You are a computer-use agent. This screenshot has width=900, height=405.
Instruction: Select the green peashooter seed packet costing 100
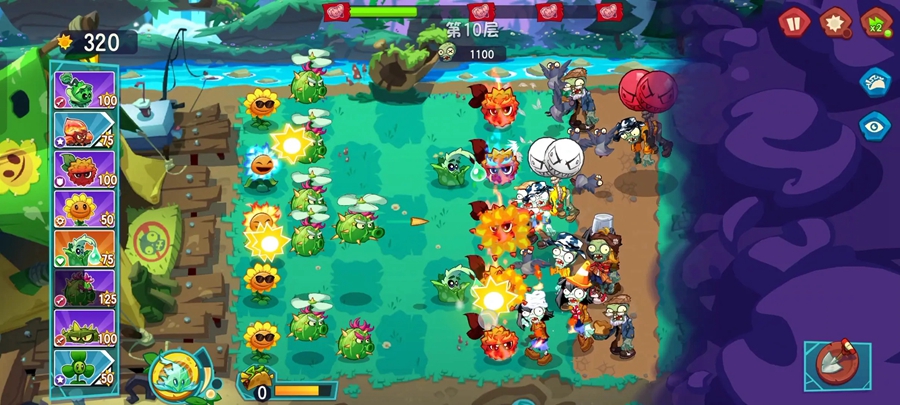(86, 88)
